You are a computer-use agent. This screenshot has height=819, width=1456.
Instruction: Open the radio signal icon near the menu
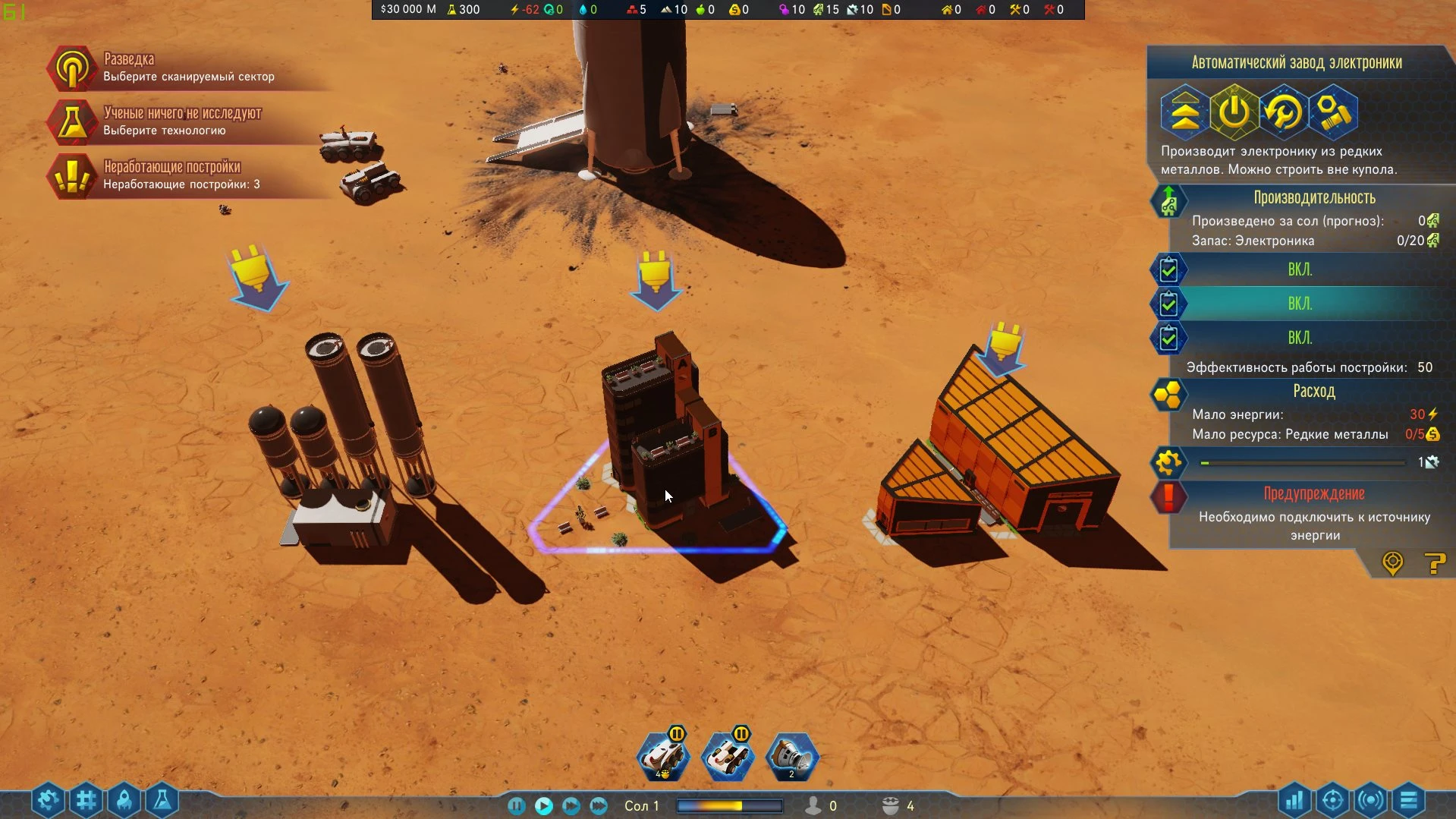click(x=1371, y=800)
